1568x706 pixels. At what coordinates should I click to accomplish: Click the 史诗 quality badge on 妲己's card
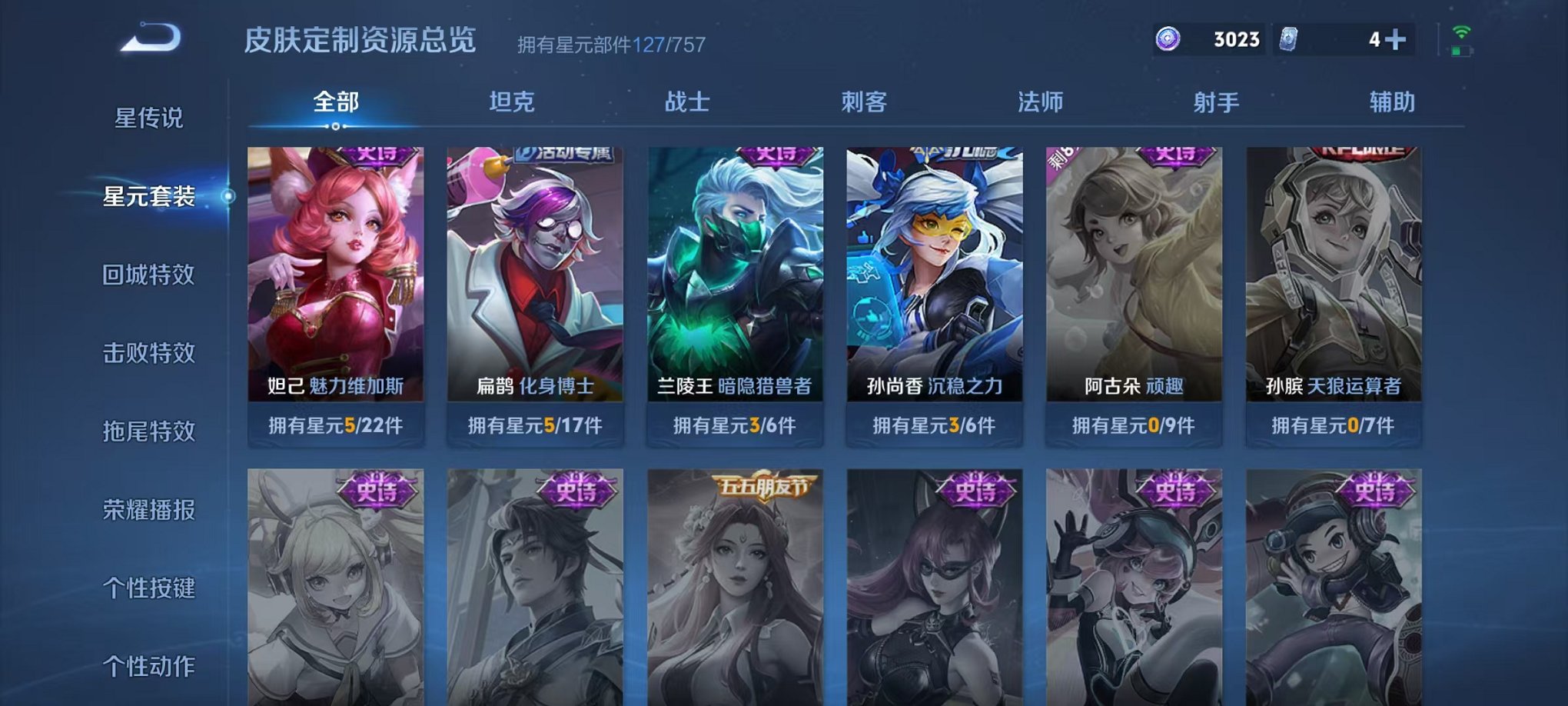pos(378,155)
